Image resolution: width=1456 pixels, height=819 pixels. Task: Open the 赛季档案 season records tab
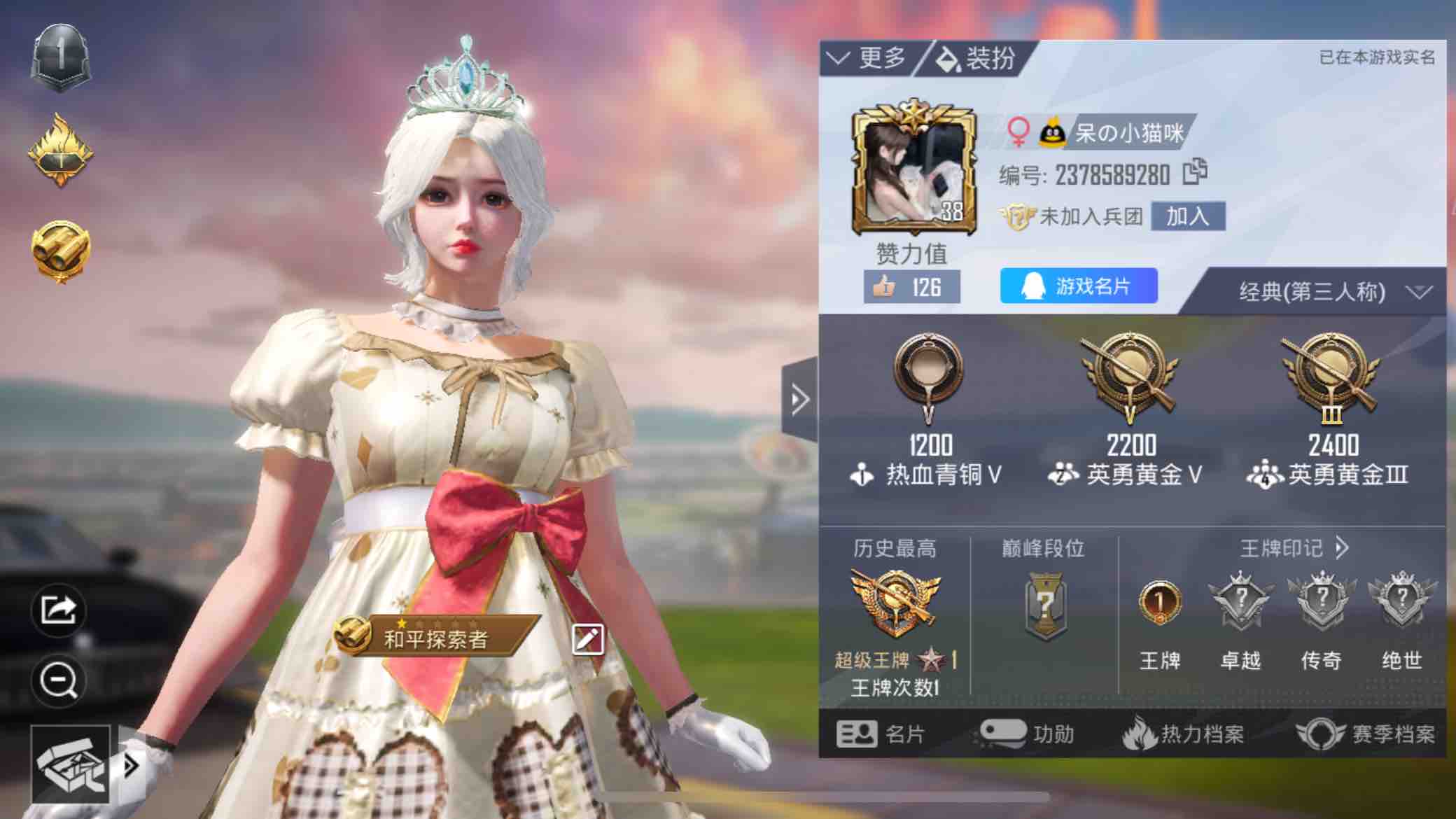click(1366, 734)
